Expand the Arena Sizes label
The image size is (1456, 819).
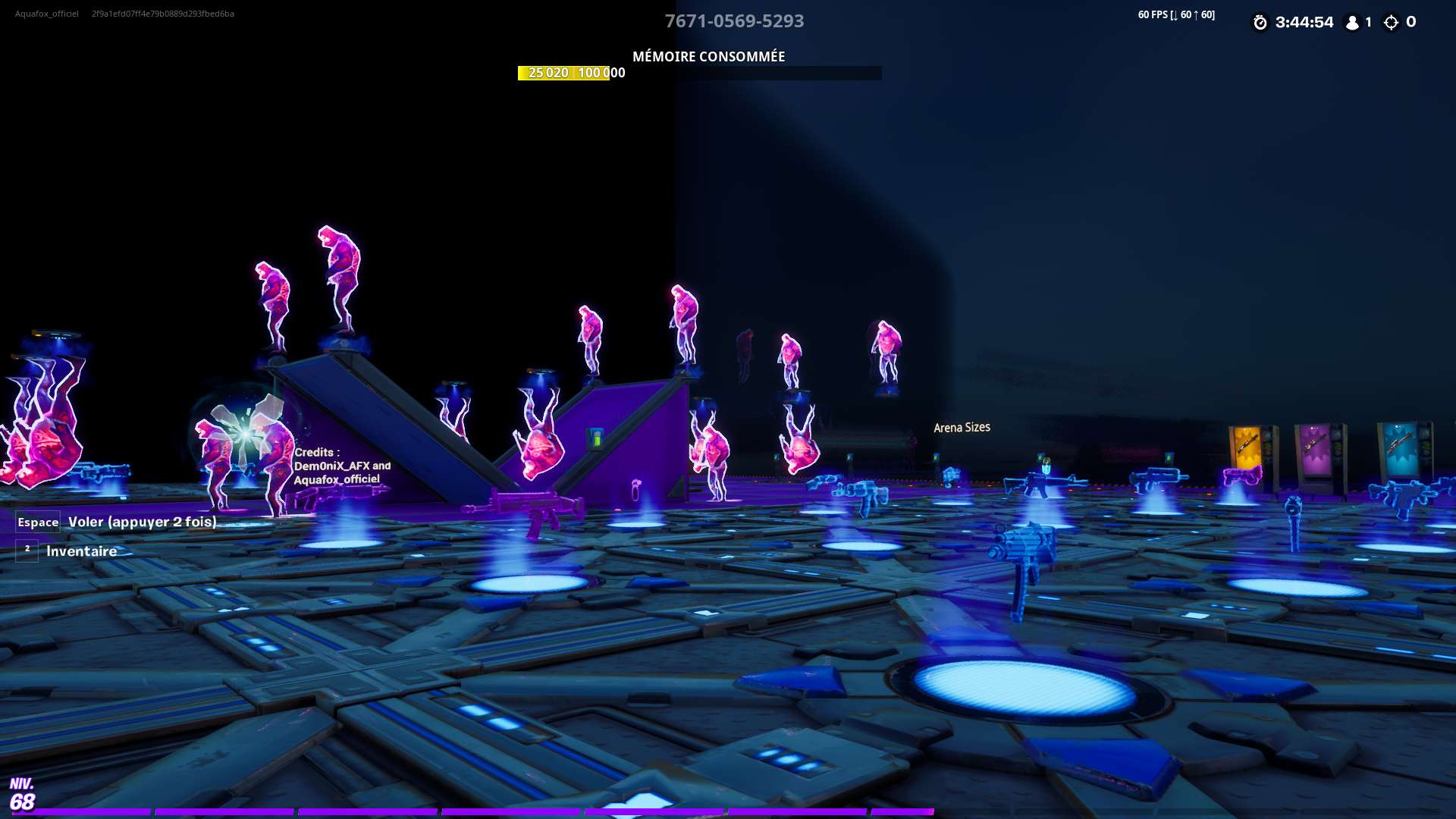click(x=962, y=427)
